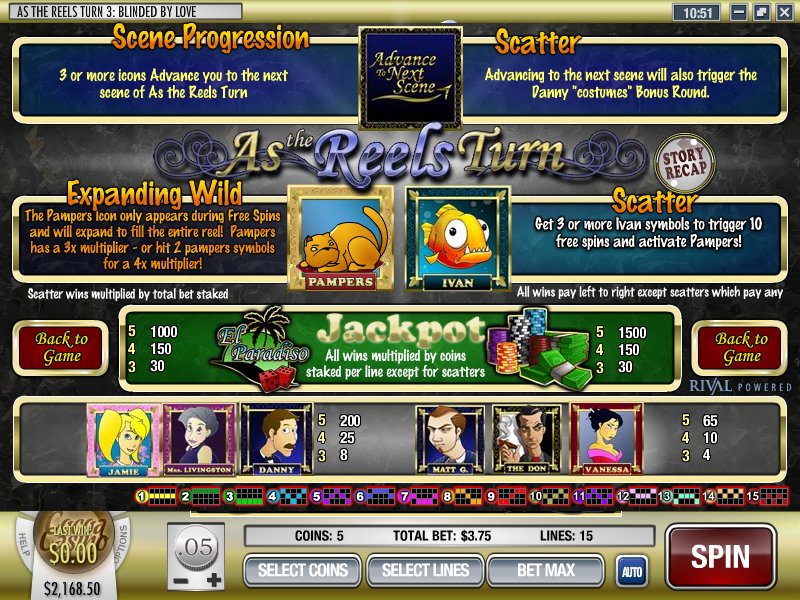
Task: Activate Bet Max
Action: click(x=546, y=570)
